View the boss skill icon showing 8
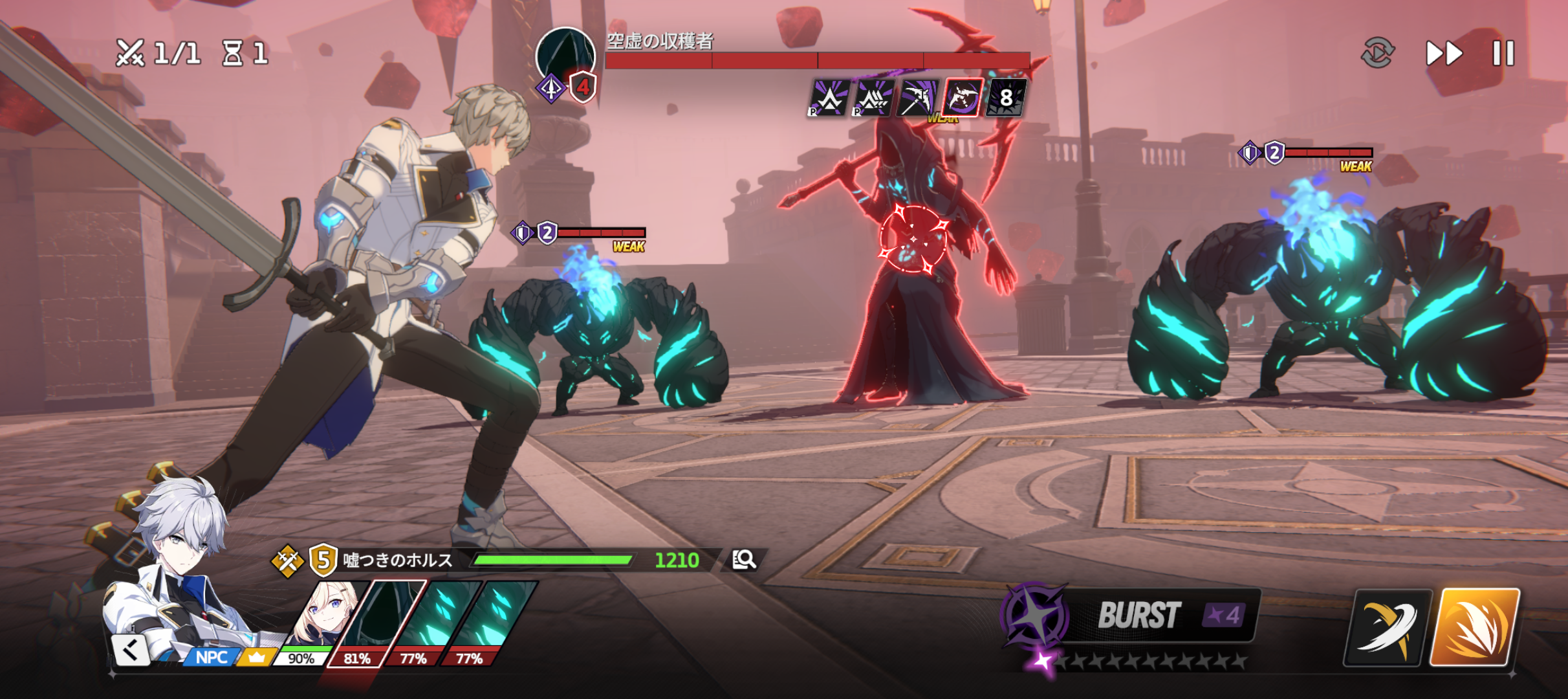Image resolution: width=1568 pixels, height=699 pixels. click(x=1006, y=98)
